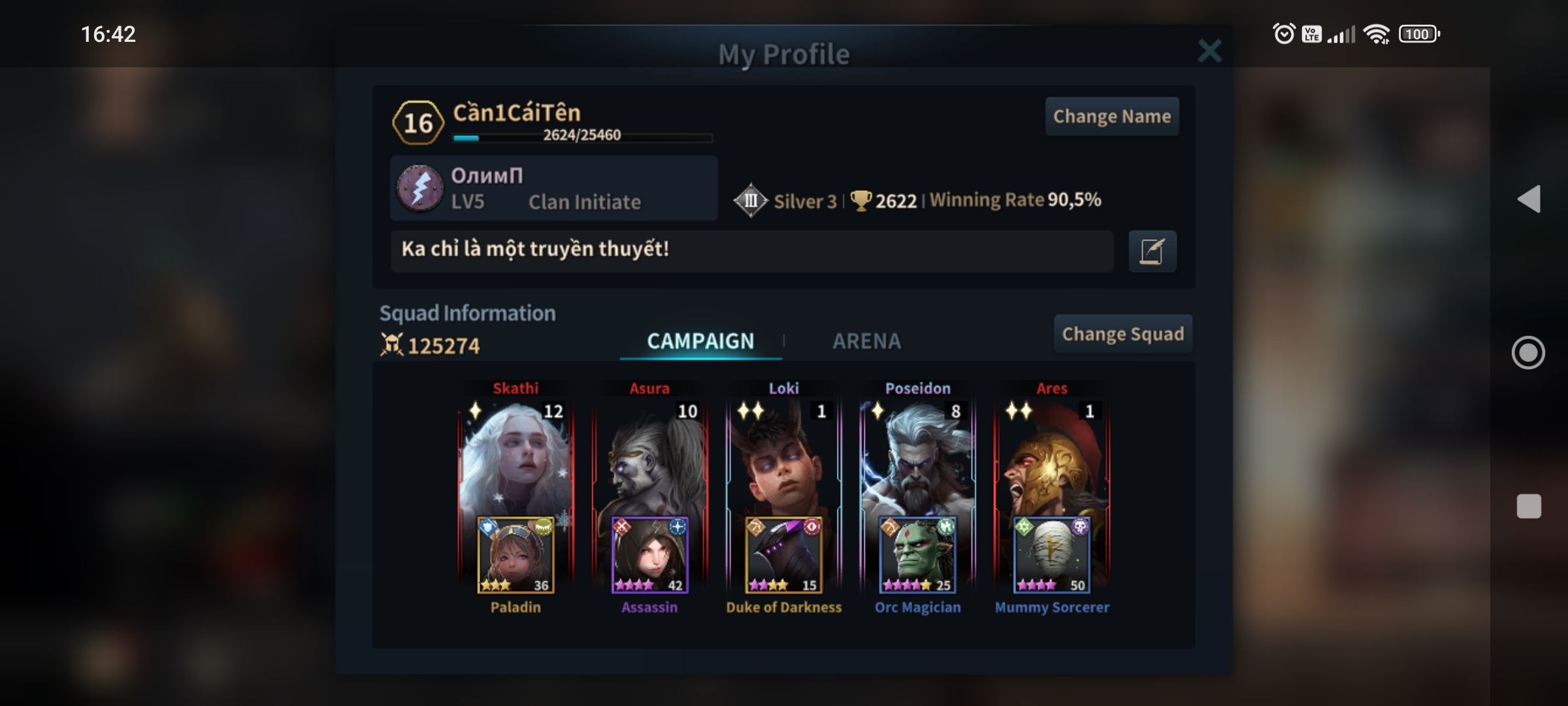Choose the Ares god card

click(1052, 458)
